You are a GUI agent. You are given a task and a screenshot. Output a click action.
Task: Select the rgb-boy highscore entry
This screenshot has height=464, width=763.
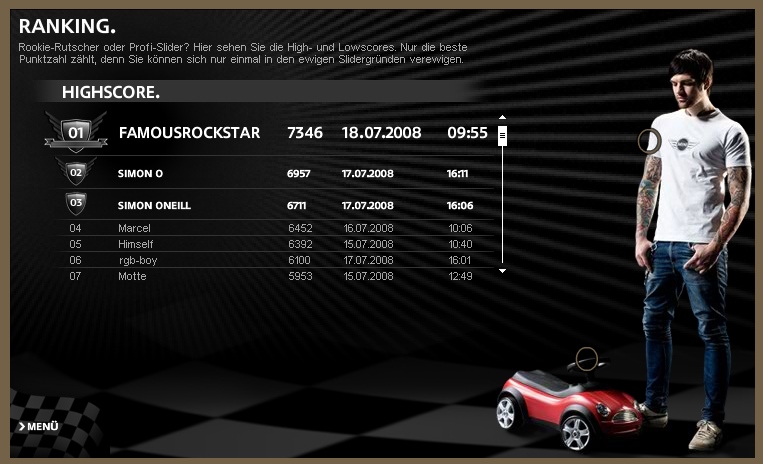(x=270, y=260)
